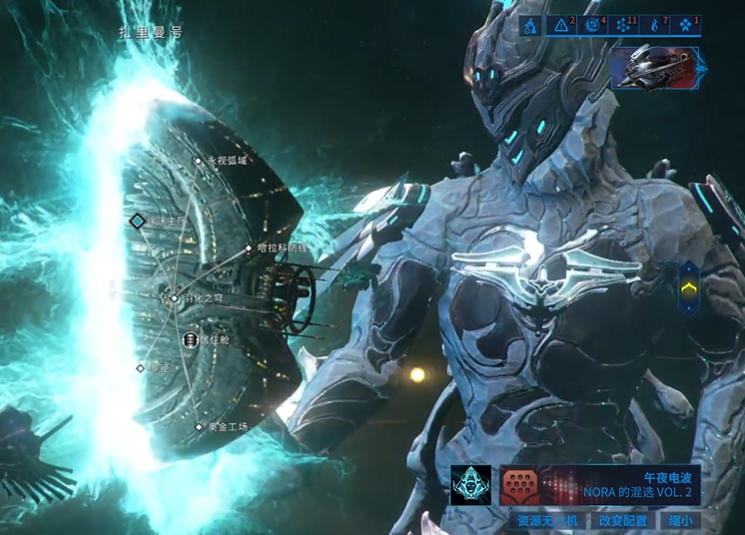The image size is (745, 535).
Task: Select the 奥金工场 map node
Action: pos(199,427)
